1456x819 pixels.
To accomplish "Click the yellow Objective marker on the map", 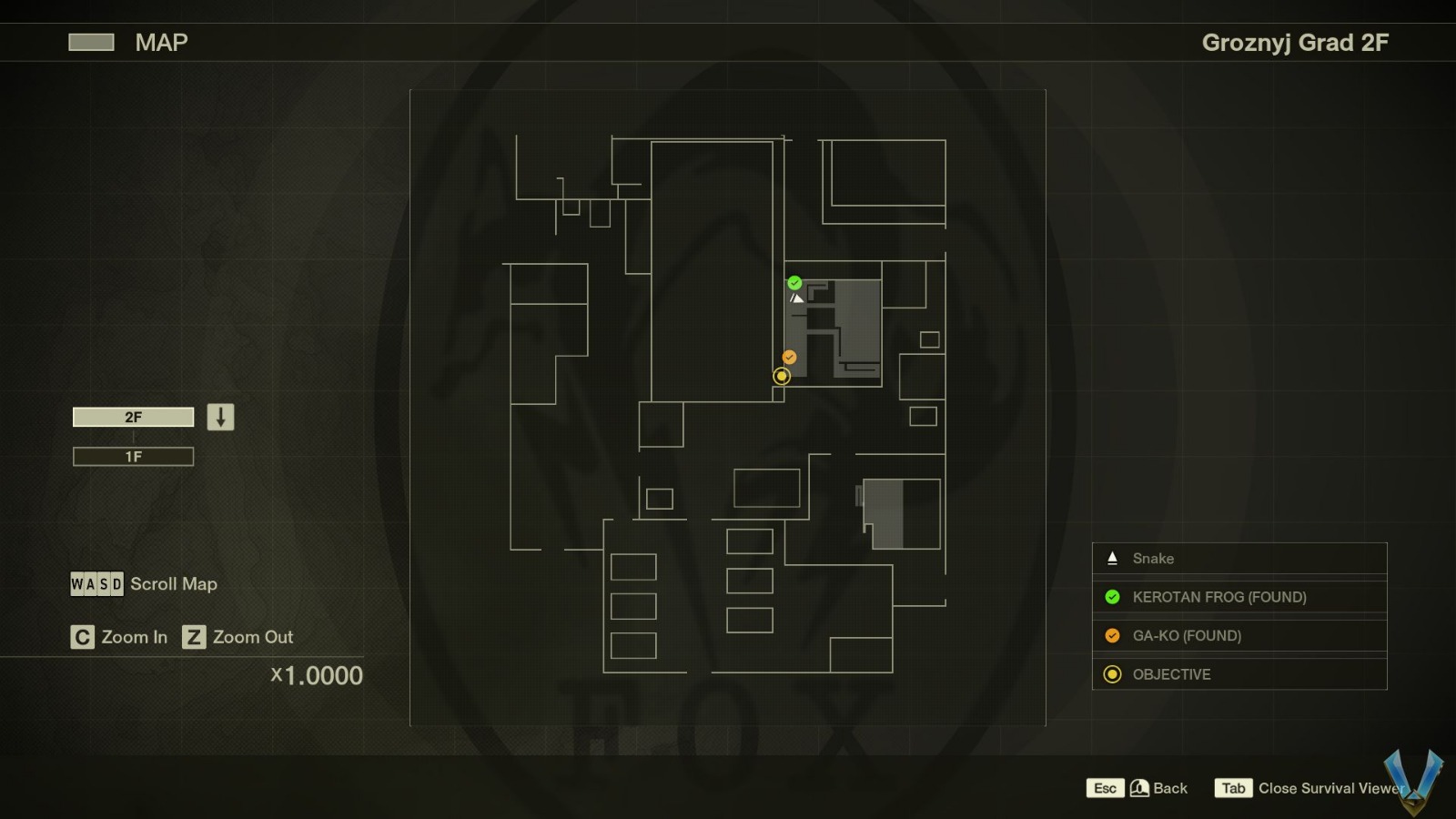I will tap(781, 376).
